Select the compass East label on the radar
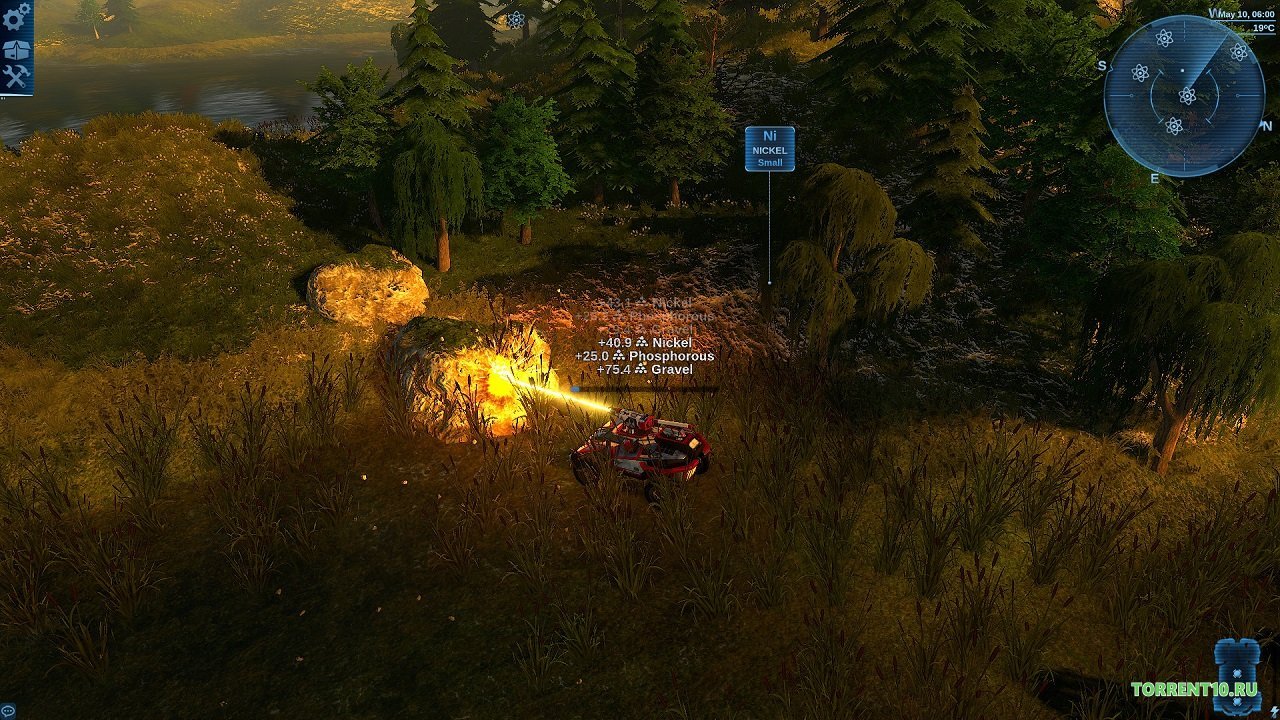Viewport: 1280px width, 720px height. (1154, 178)
